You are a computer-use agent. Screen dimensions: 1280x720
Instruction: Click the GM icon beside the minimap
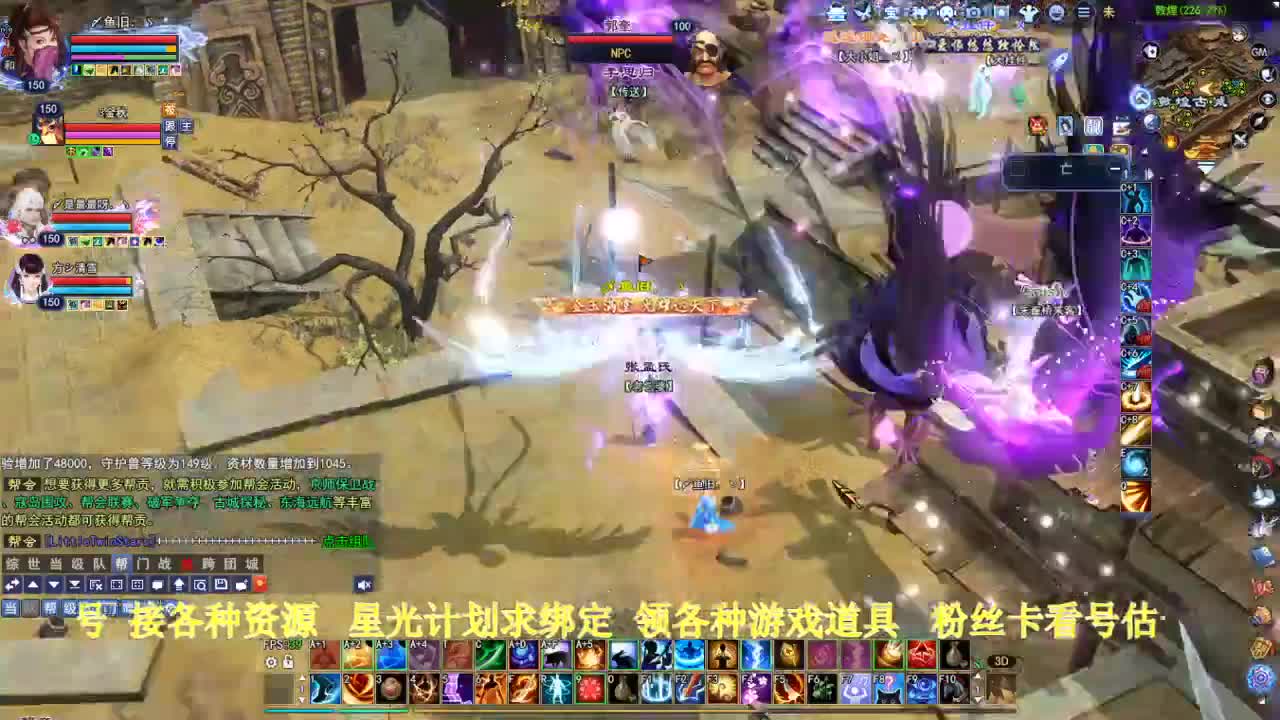pyautogui.click(x=1258, y=52)
